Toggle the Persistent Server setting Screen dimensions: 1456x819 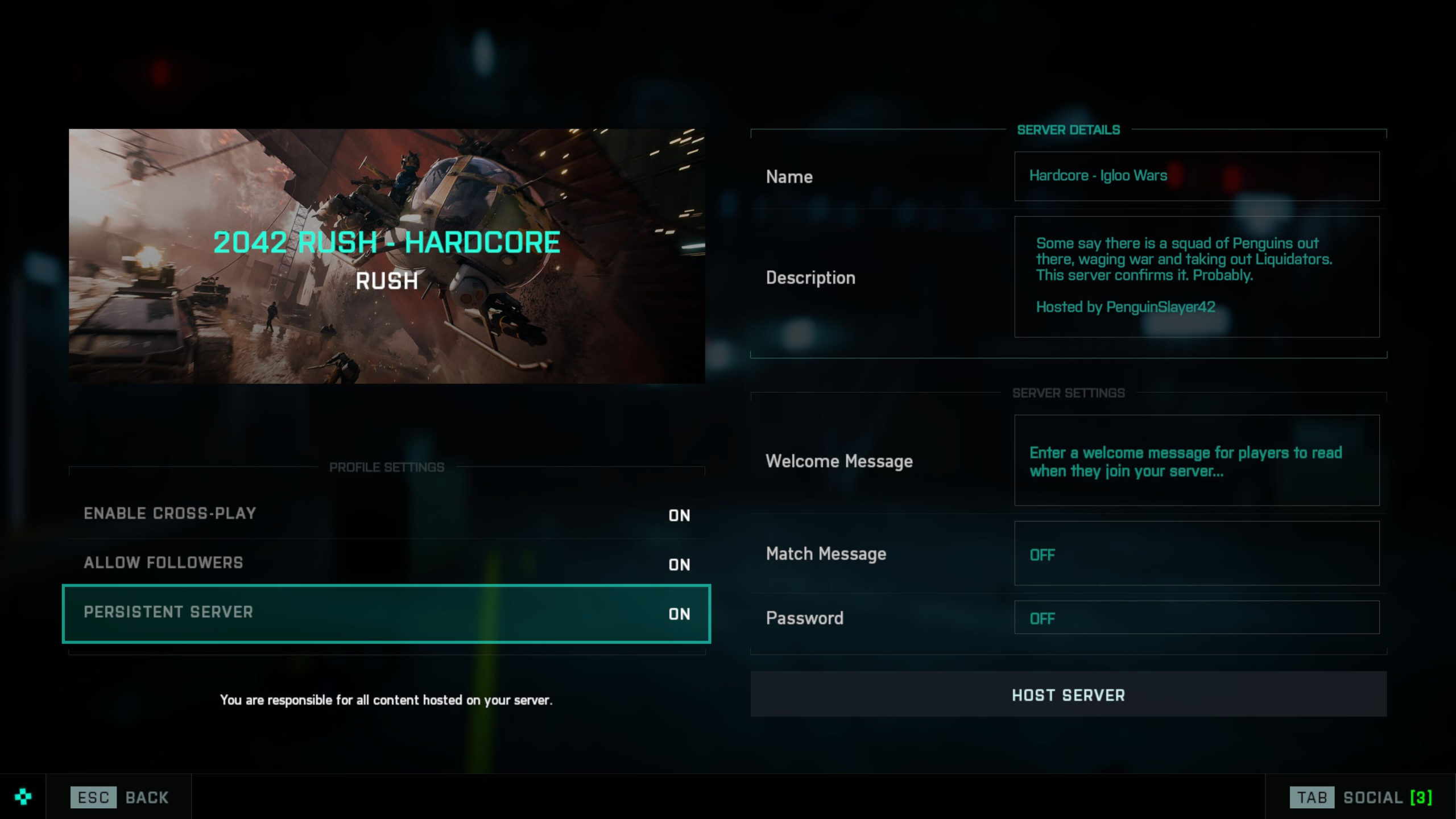click(387, 613)
